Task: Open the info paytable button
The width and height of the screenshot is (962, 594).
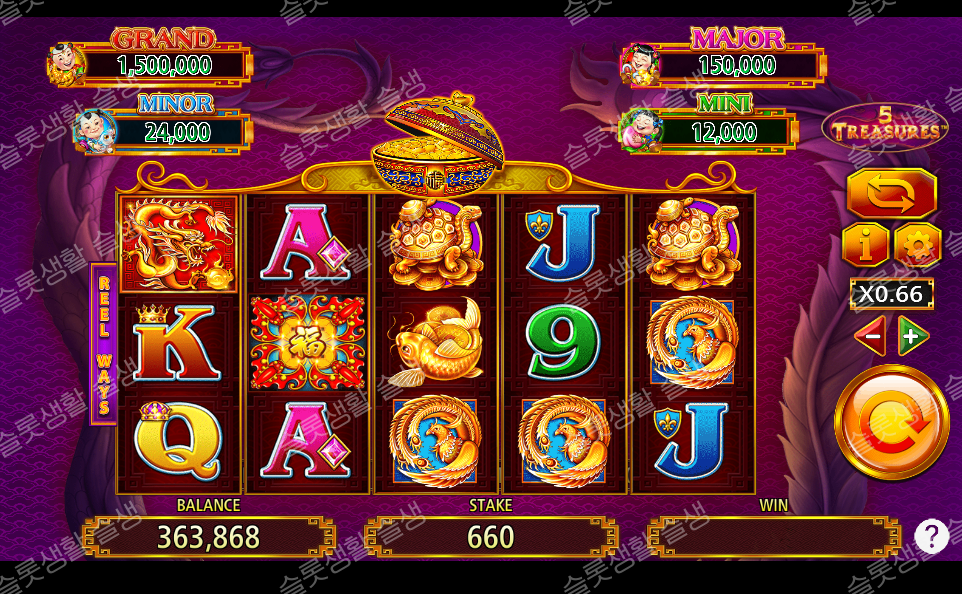Action: (x=866, y=245)
